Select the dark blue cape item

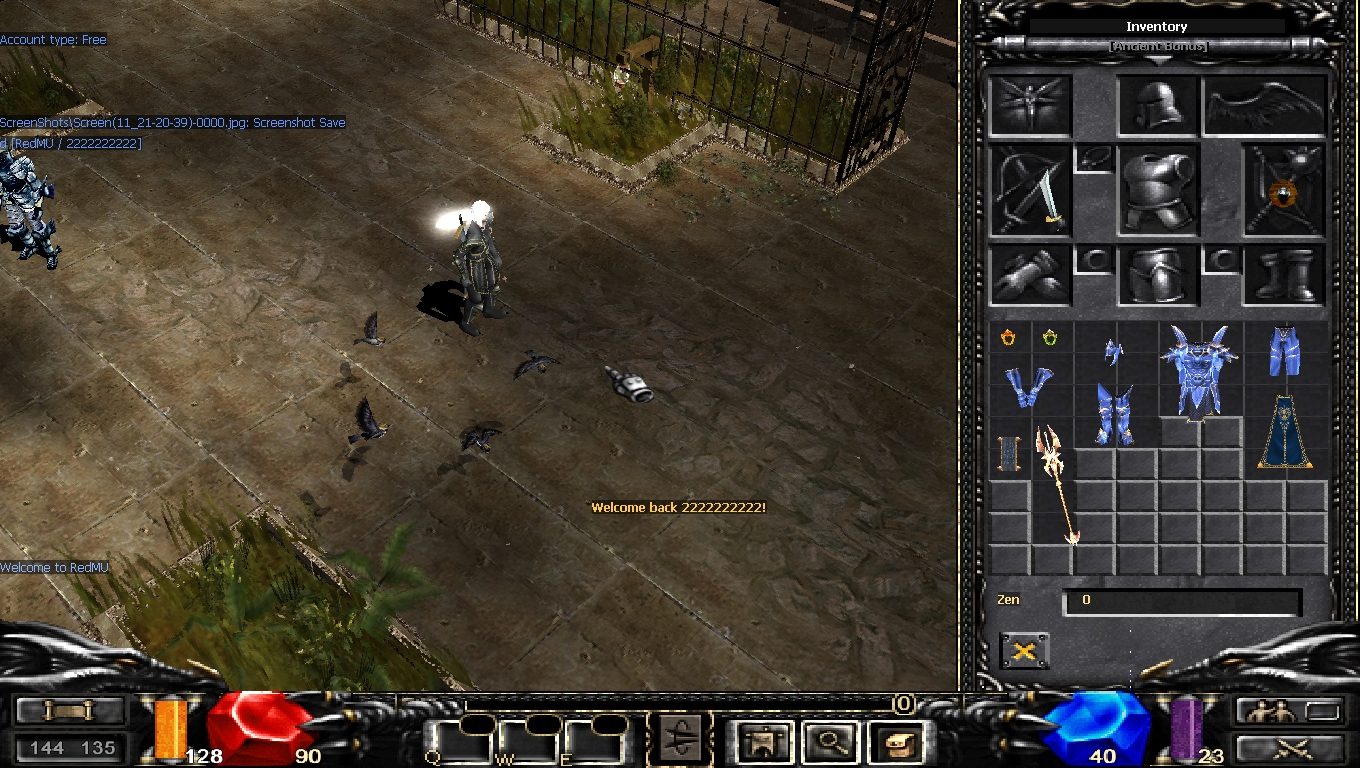point(1285,433)
